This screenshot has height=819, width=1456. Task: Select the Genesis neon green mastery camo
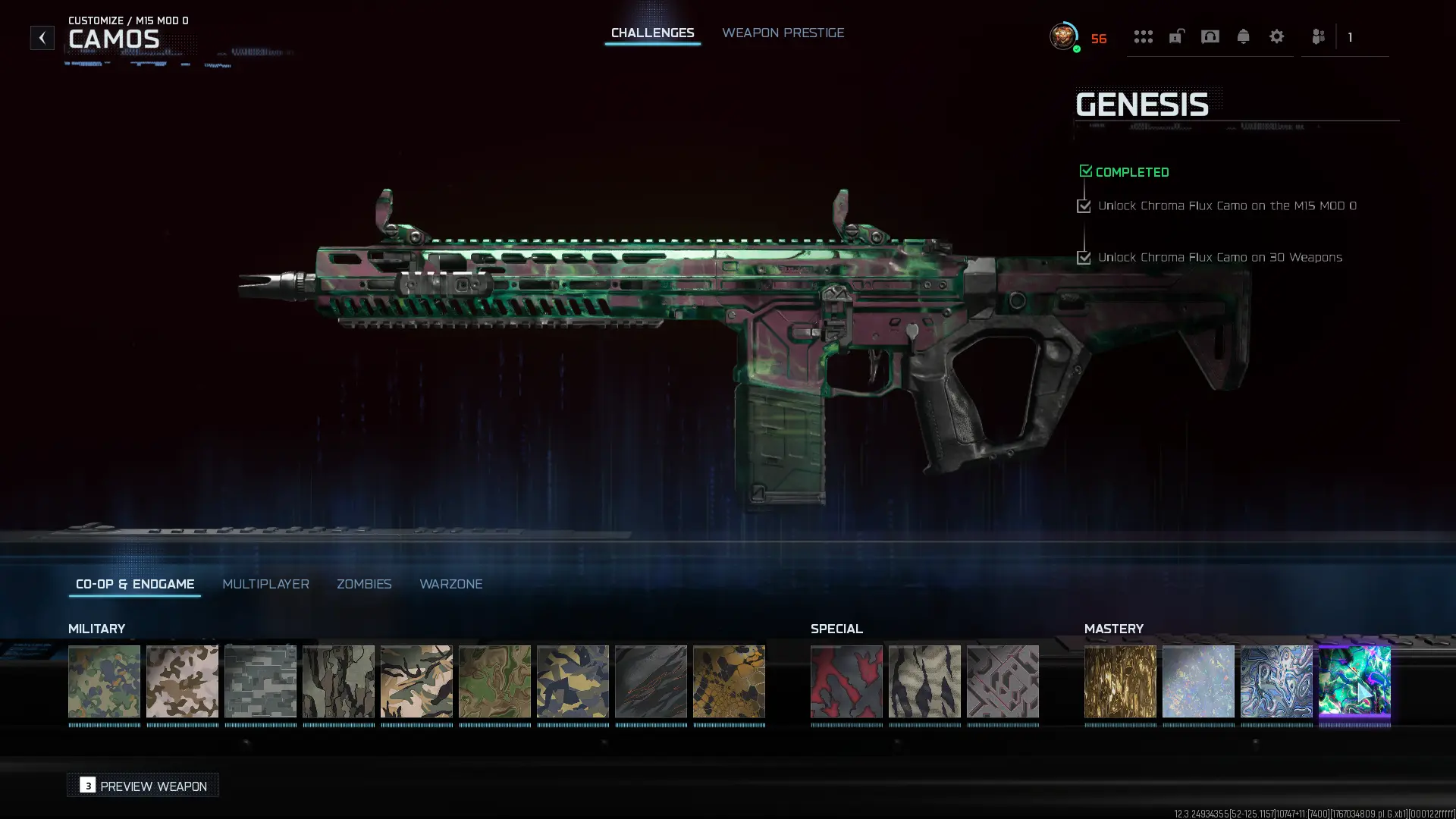[1354, 681]
